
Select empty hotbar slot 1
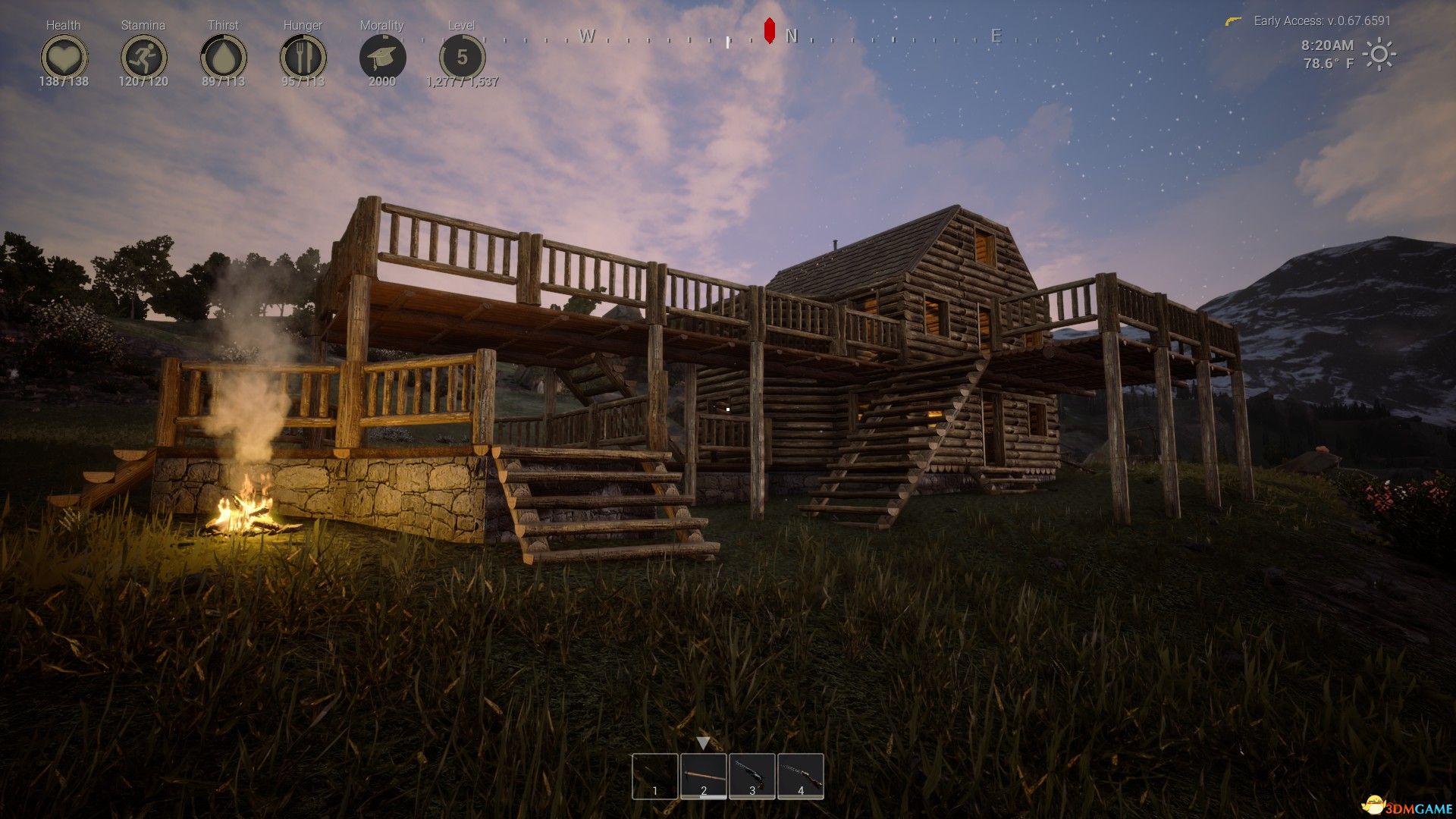(x=654, y=775)
